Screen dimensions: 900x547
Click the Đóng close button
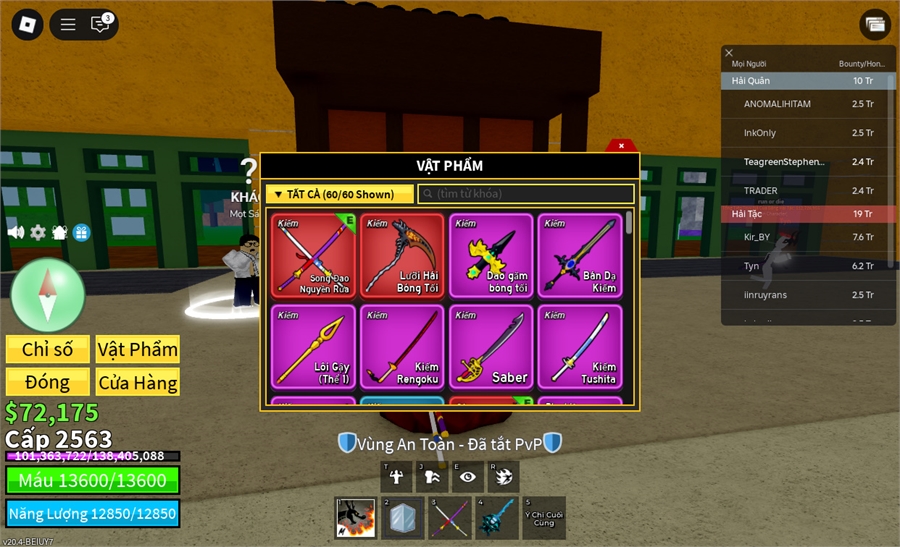48,382
